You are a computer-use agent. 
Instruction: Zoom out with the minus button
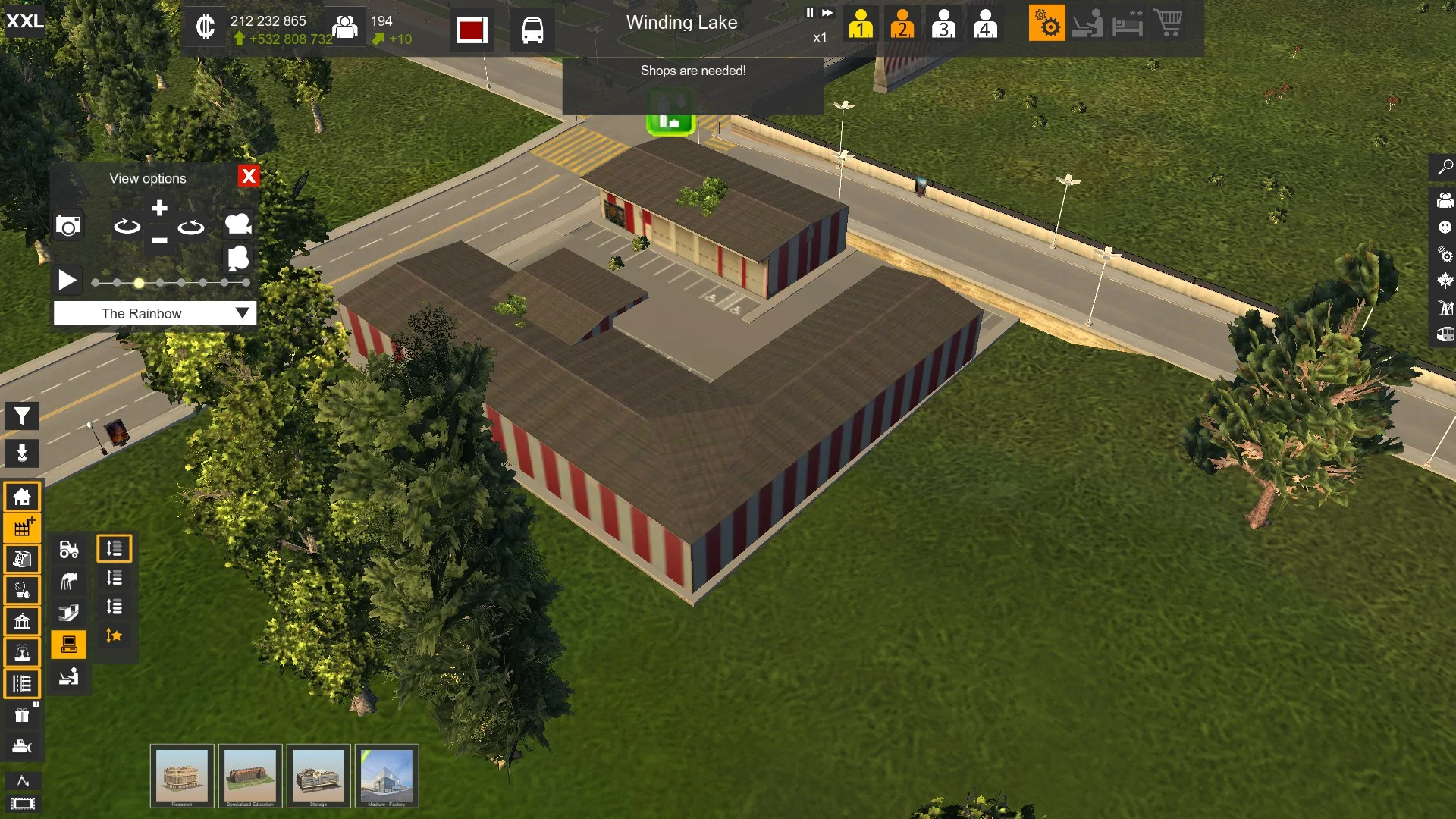coord(159,240)
